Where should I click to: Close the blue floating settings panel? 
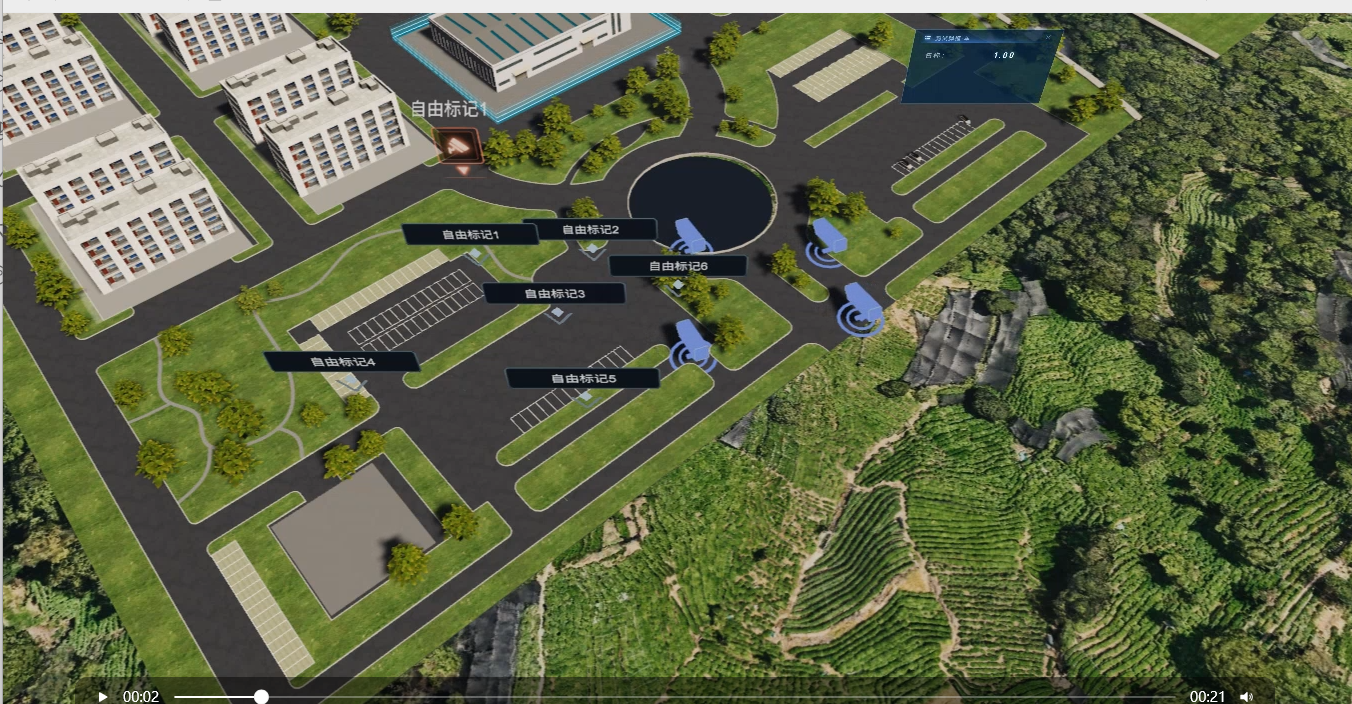1048,37
